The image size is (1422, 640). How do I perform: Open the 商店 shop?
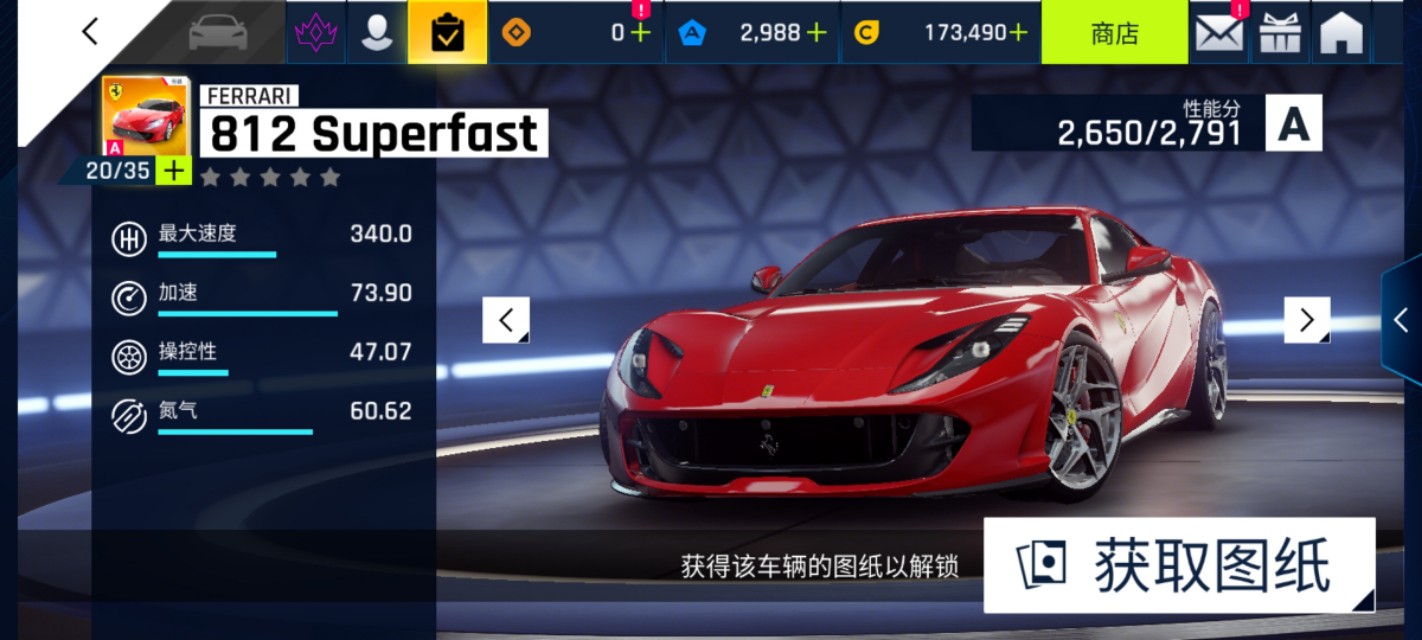[1114, 33]
